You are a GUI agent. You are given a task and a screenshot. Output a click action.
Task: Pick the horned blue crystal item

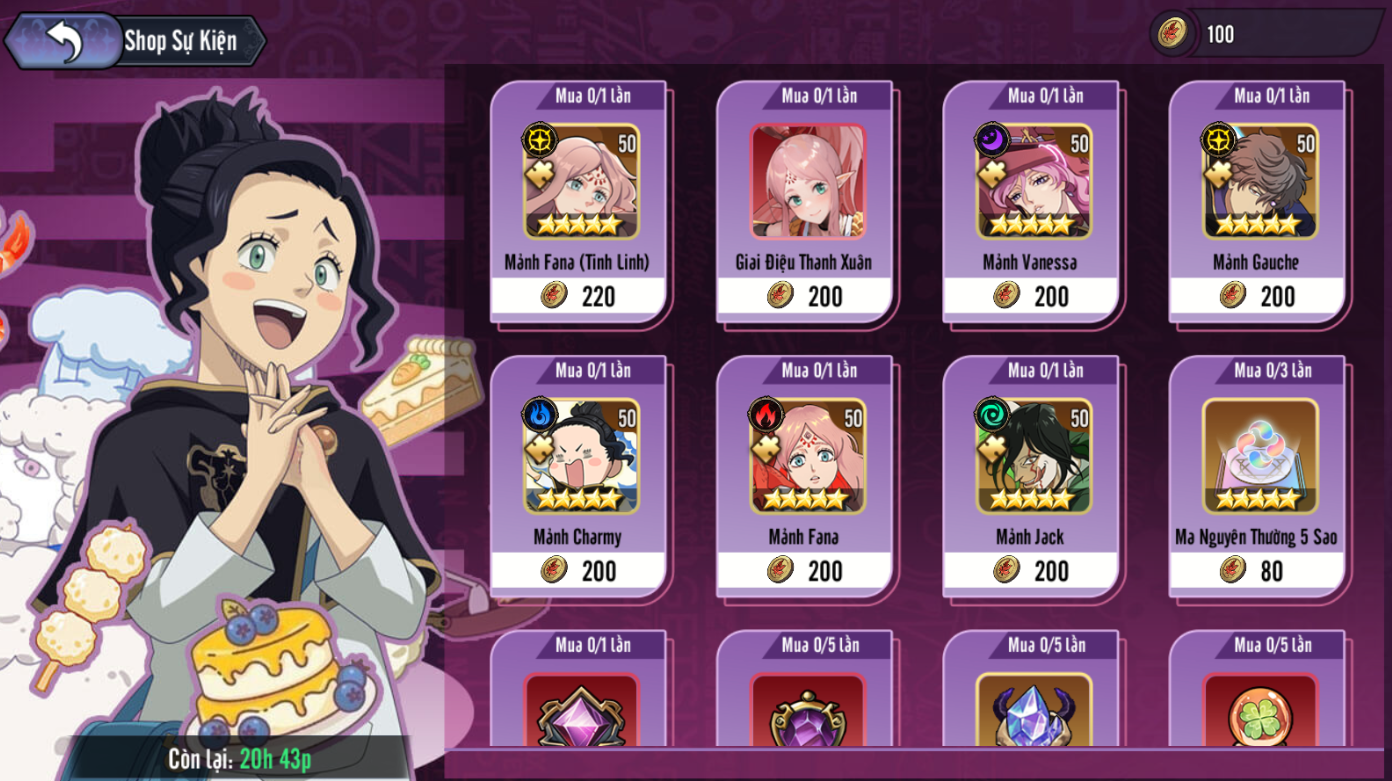1032,712
